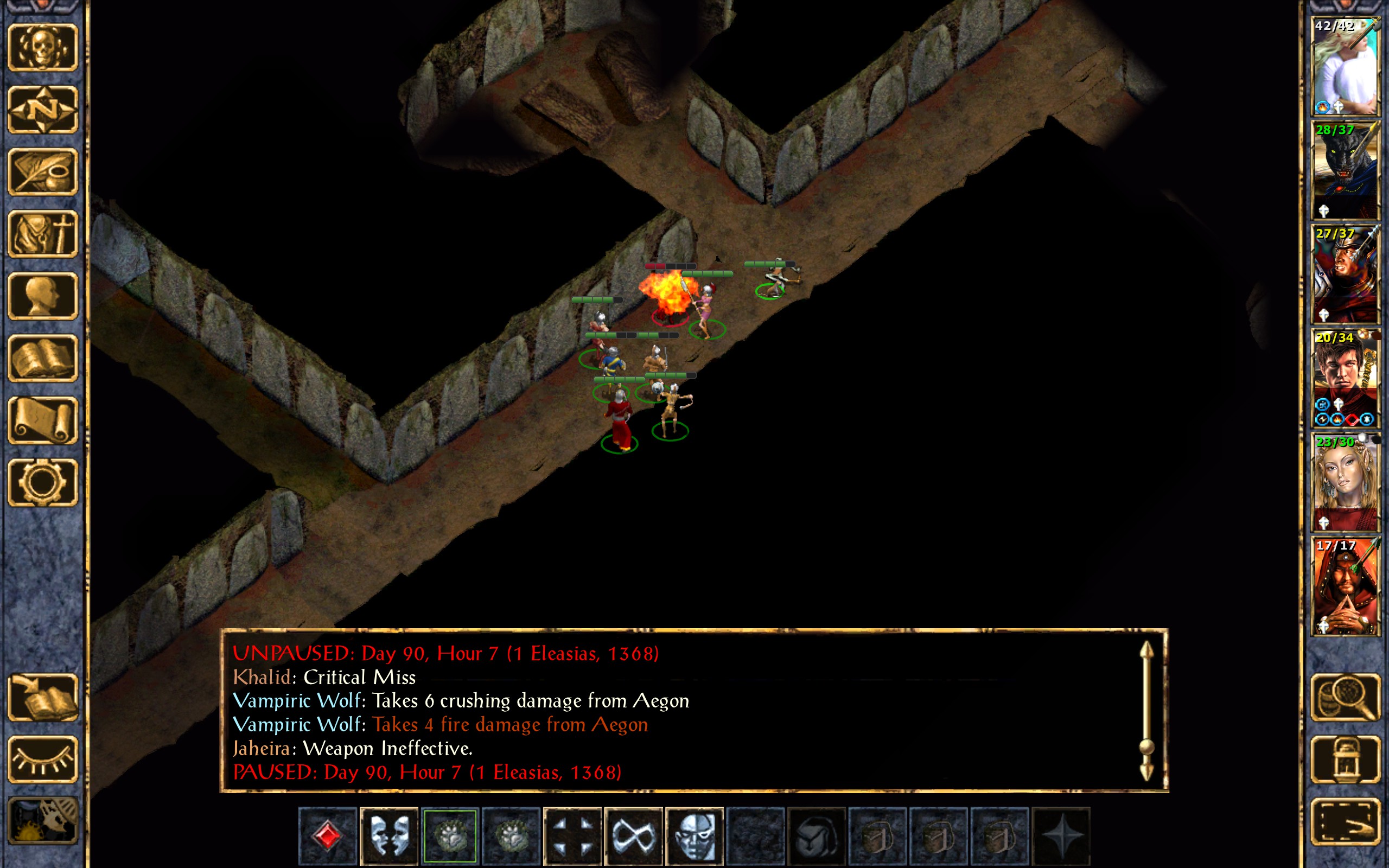Open the mage spellbook open book button
This screenshot has width=1389, height=868.
coord(42,358)
